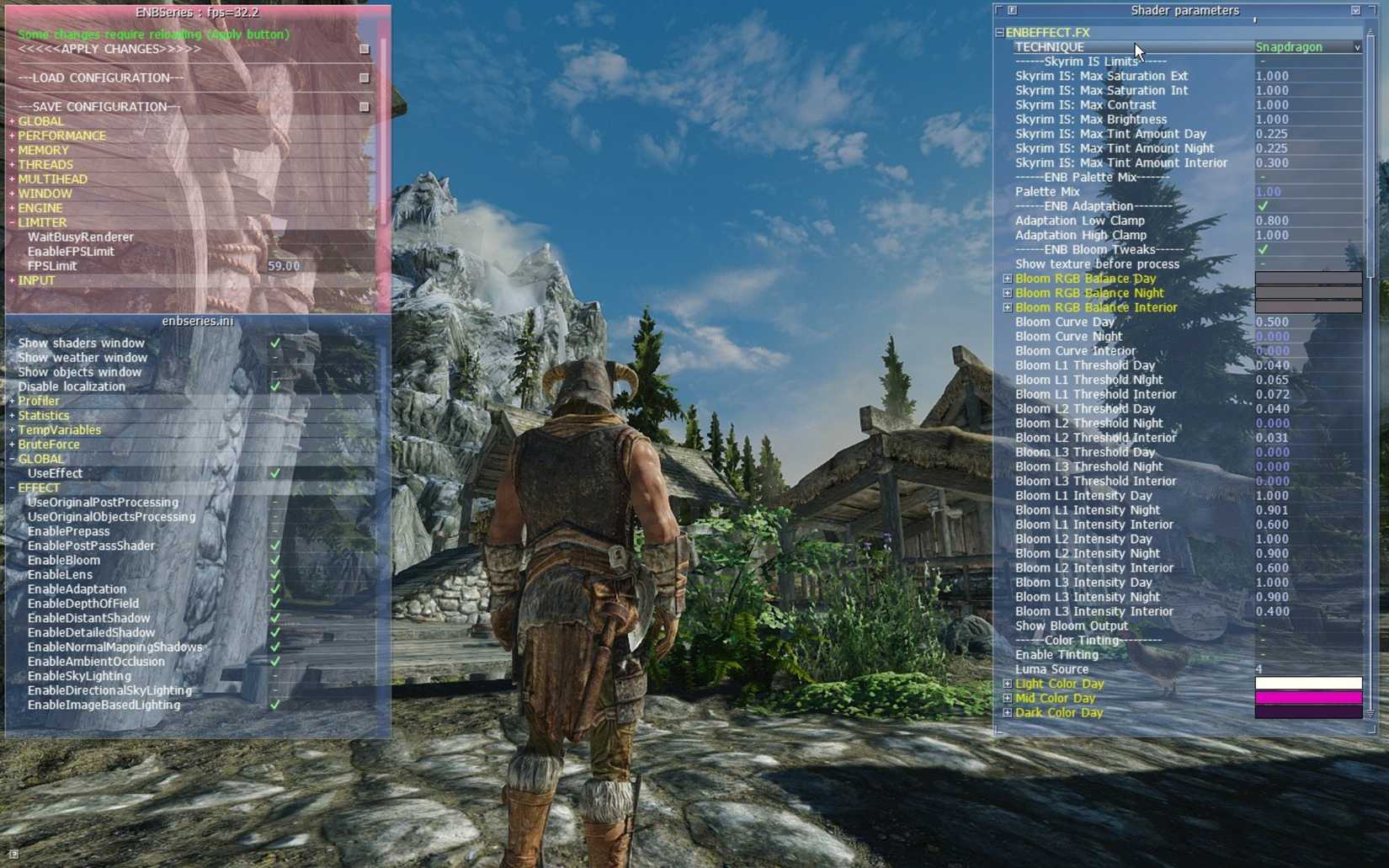Enable Show weather window

click(274, 357)
